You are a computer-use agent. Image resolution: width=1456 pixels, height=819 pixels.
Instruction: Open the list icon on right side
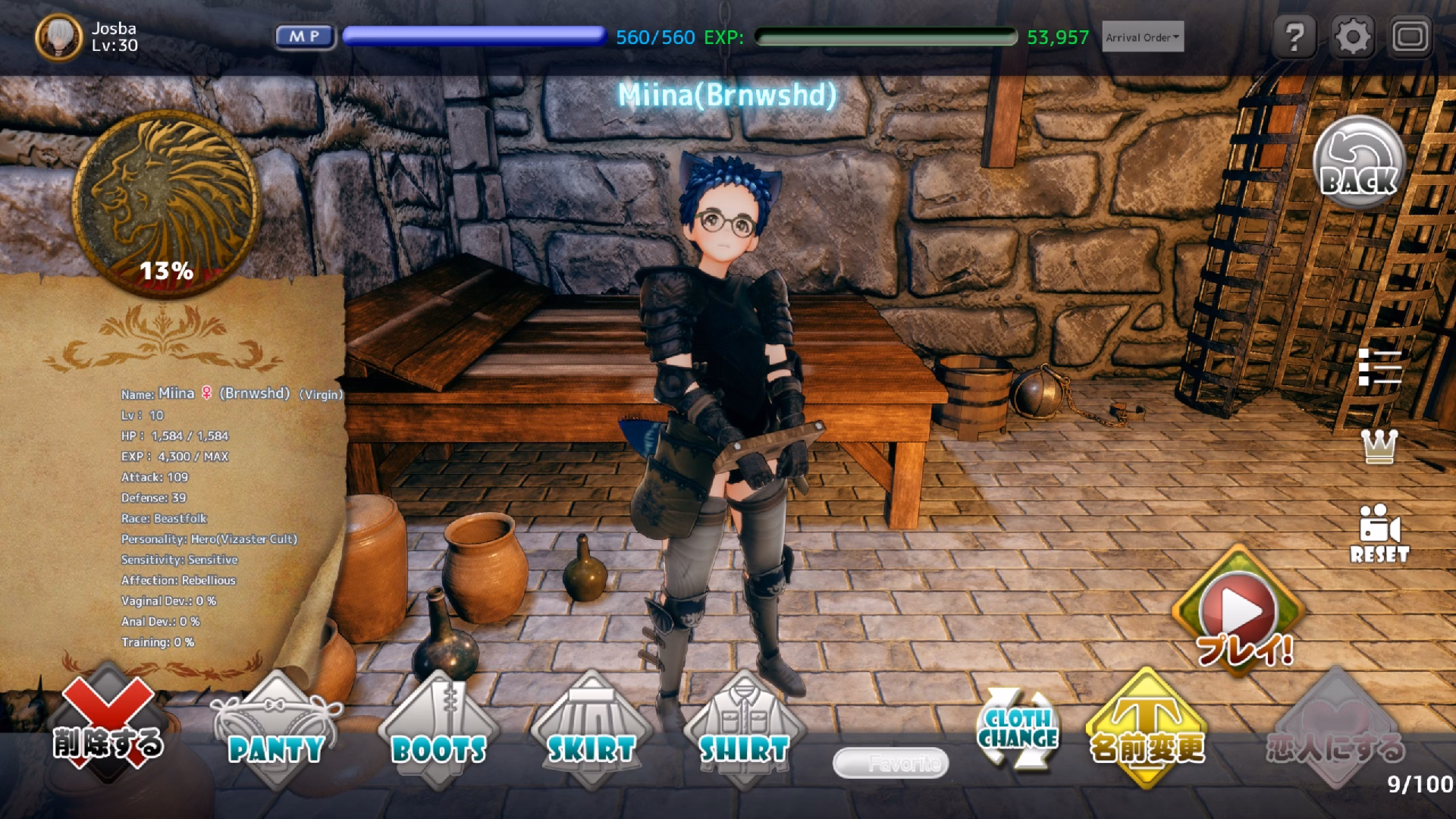[1379, 368]
